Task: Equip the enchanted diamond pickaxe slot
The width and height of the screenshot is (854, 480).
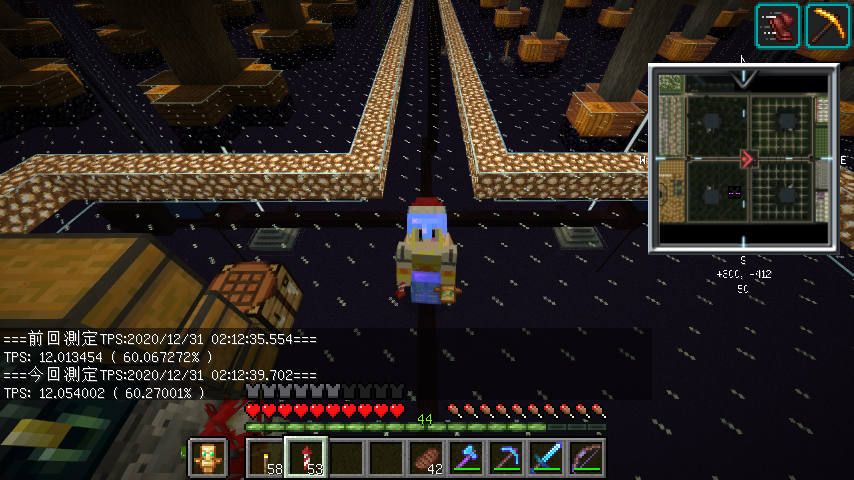Action: pos(506,458)
